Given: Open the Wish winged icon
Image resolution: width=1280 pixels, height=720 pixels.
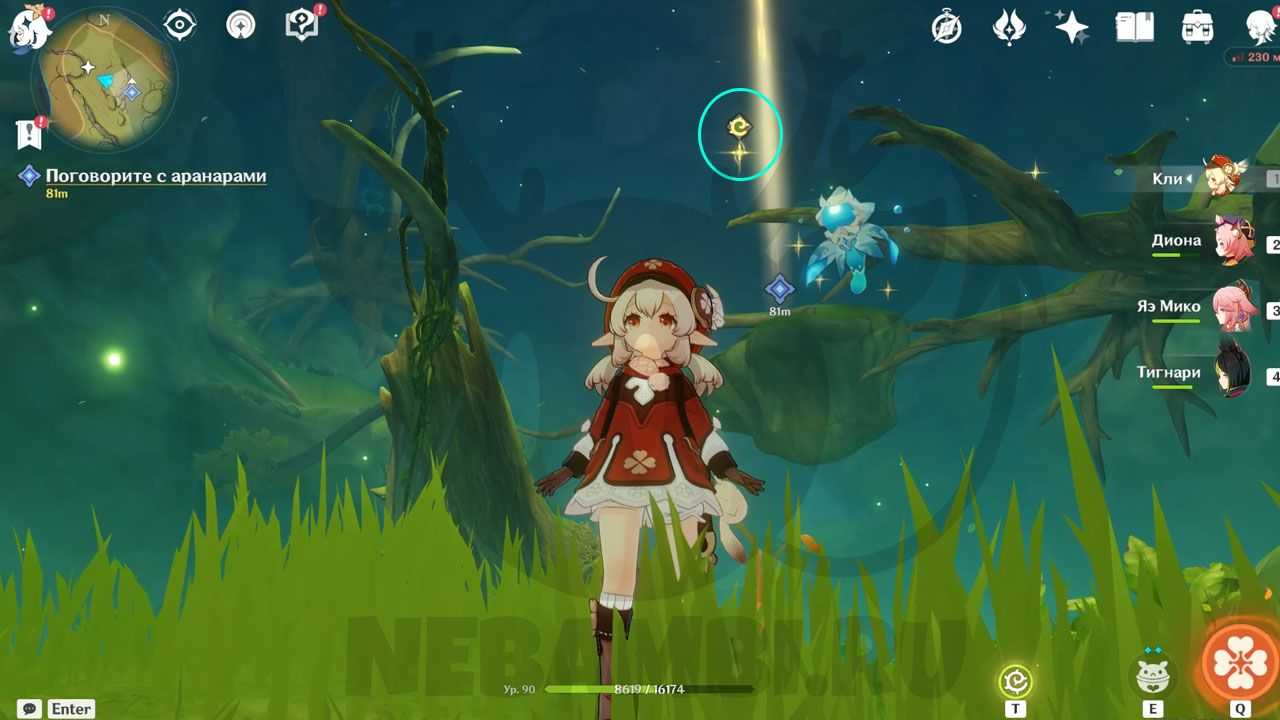Looking at the screenshot, I should pos(1009,27).
